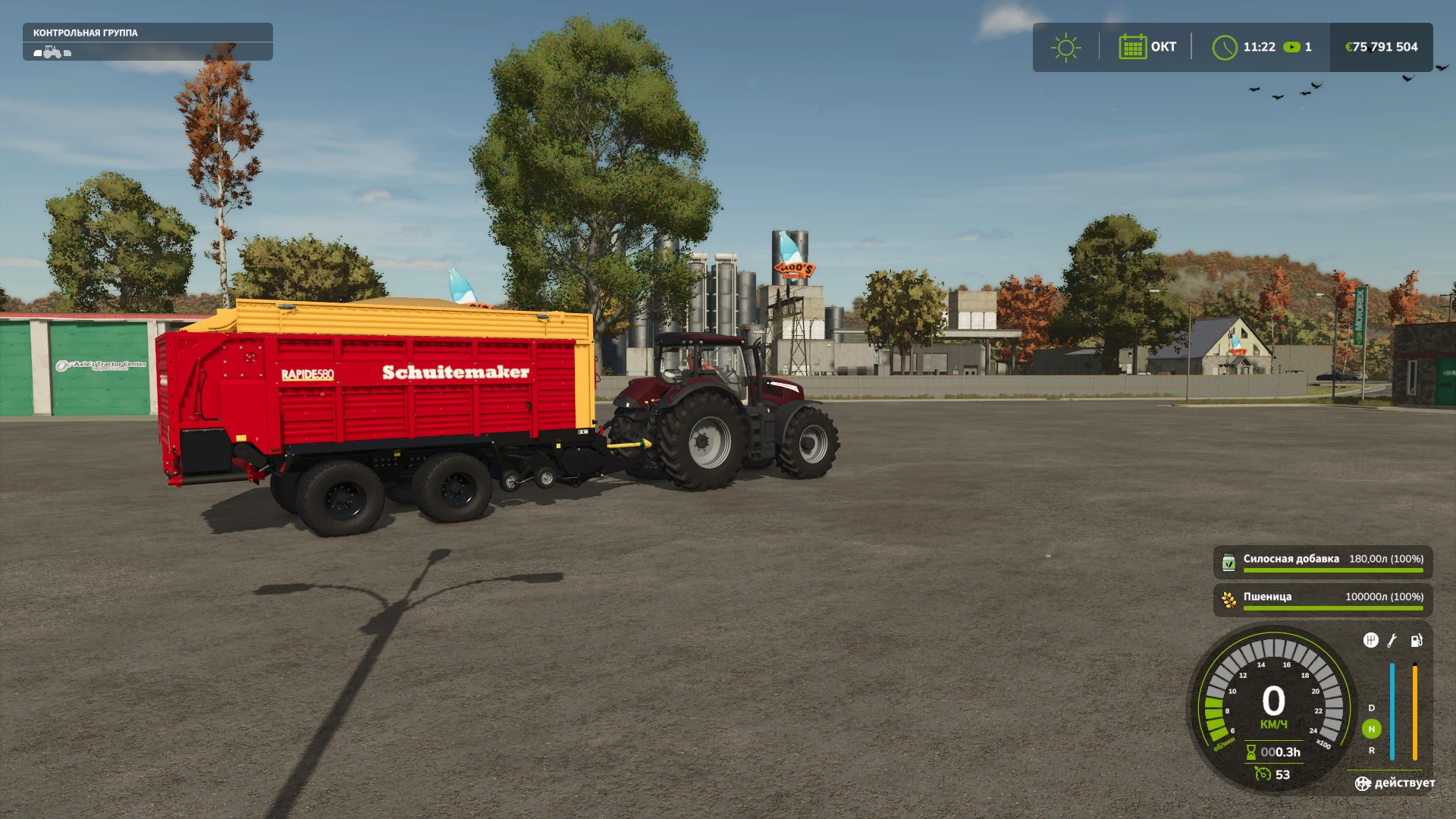
Task: Toggle the green time-speed fast-forward icon
Action: (1291, 47)
